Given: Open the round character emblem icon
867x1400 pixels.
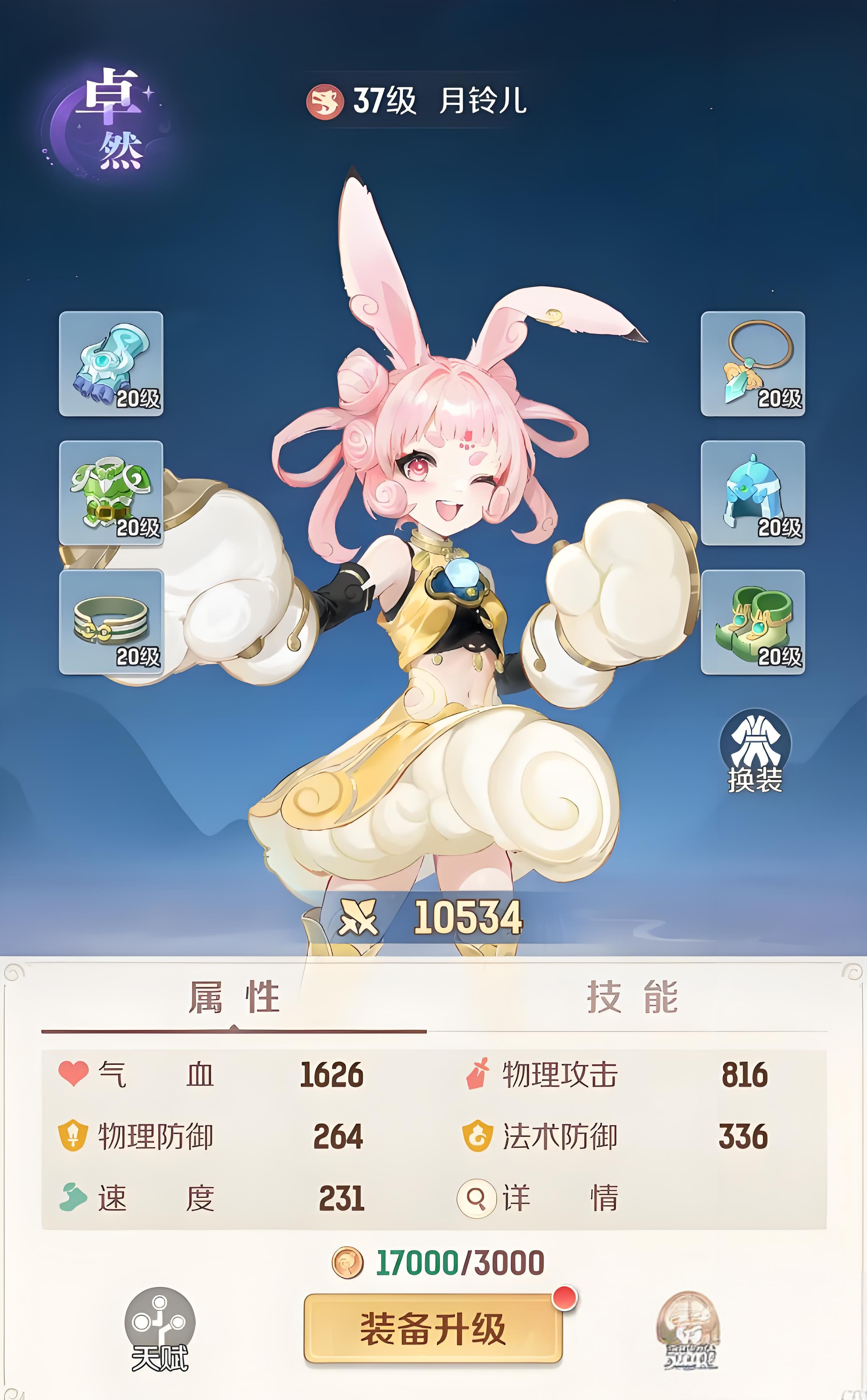Looking at the screenshot, I should [x=689, y=1330].
